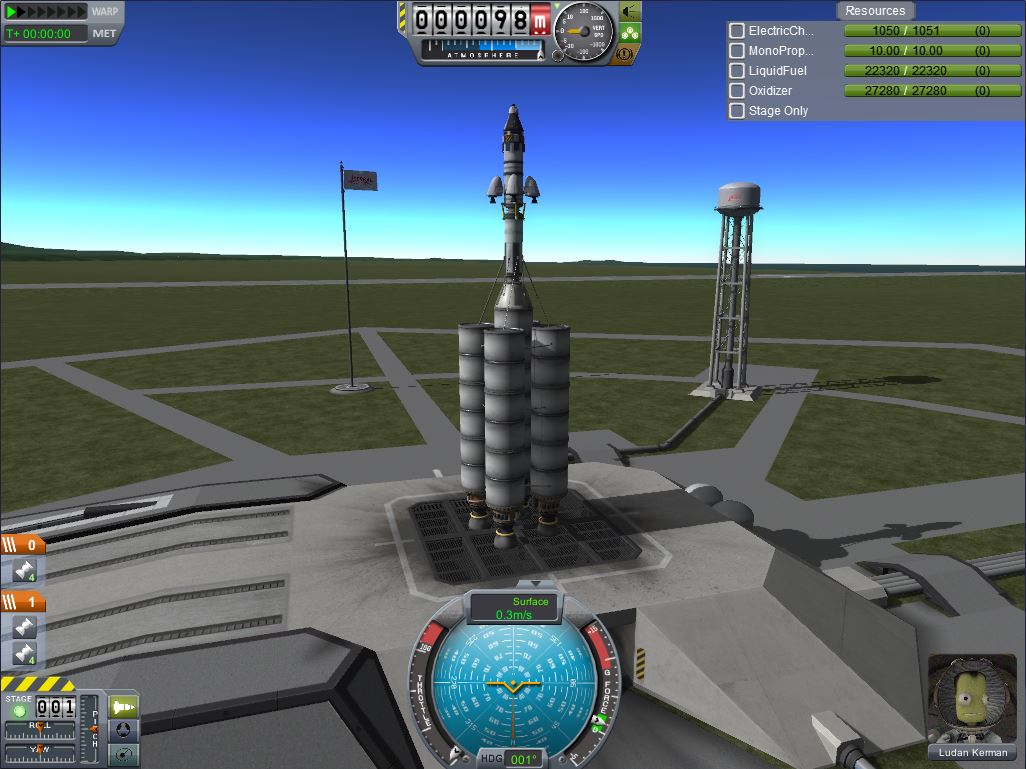
Task: Tick the MonoPropellant resource checkbox
Action: tap(737, 51)
